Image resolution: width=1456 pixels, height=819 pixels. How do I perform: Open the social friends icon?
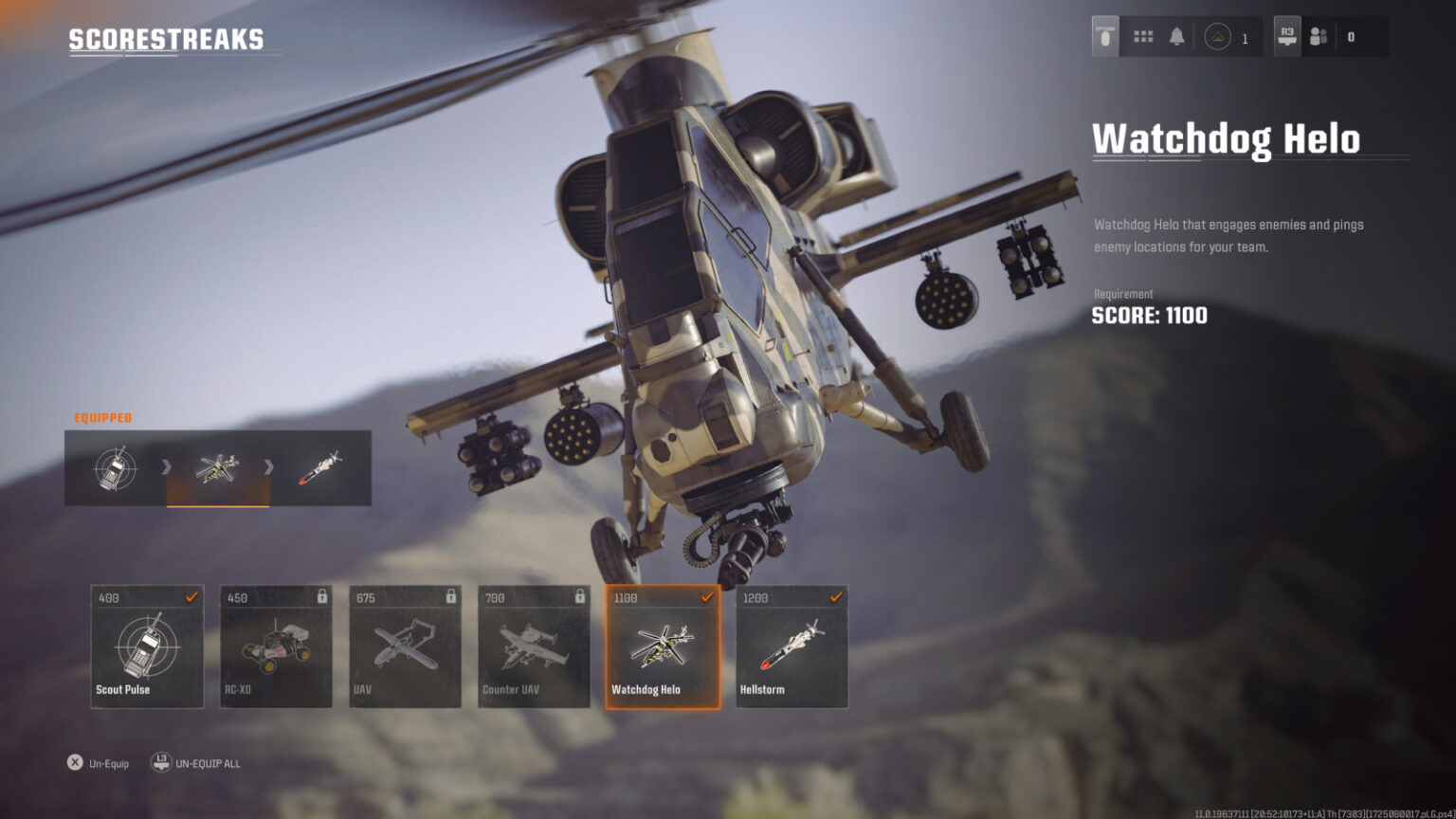coord(1318,37)
